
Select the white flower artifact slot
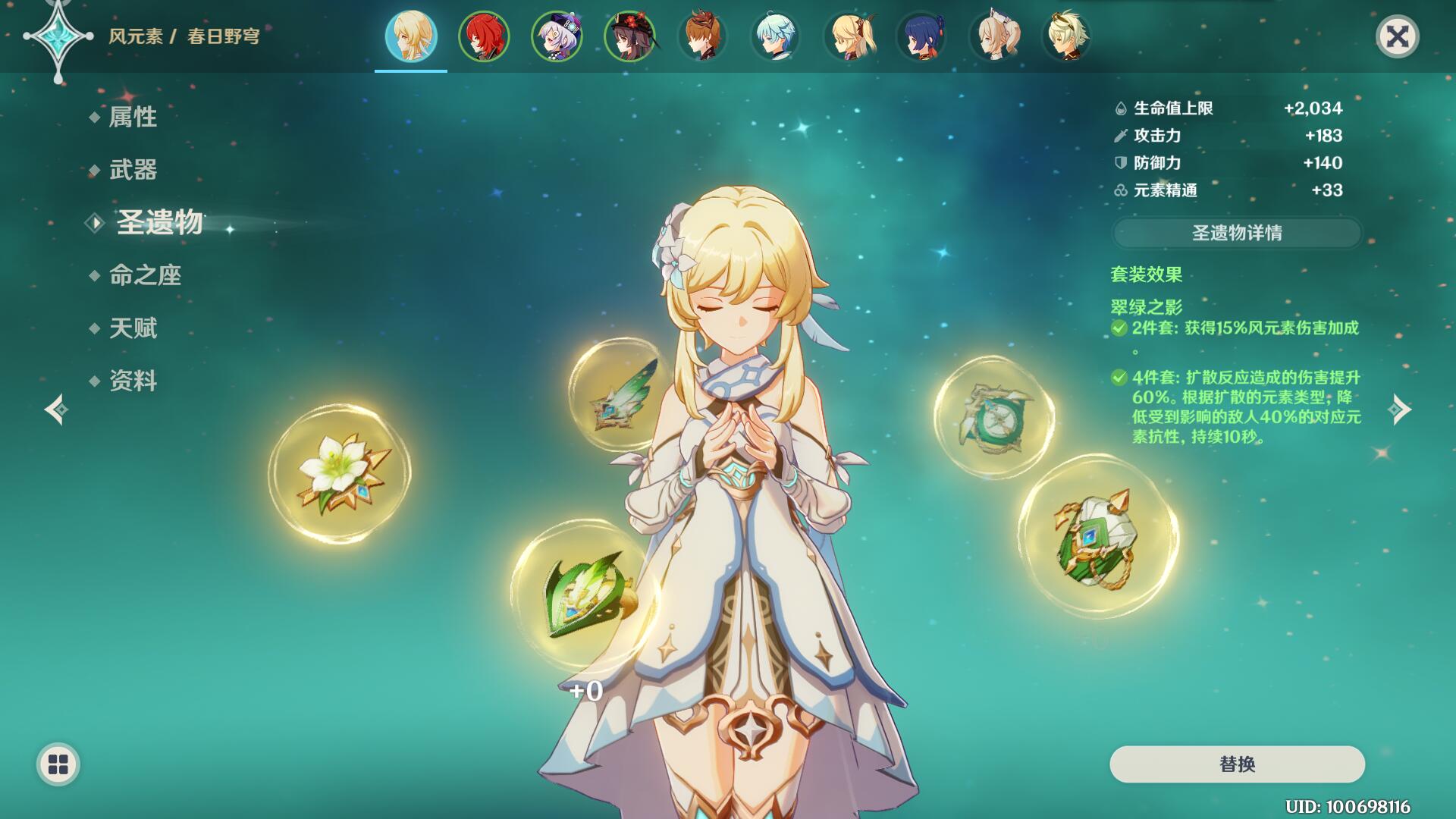point(340,473)
